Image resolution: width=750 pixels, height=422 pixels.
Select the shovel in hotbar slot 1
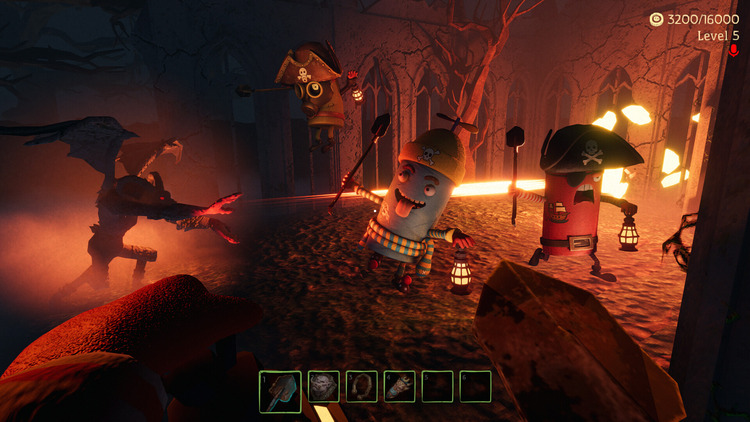click(280, 391)
